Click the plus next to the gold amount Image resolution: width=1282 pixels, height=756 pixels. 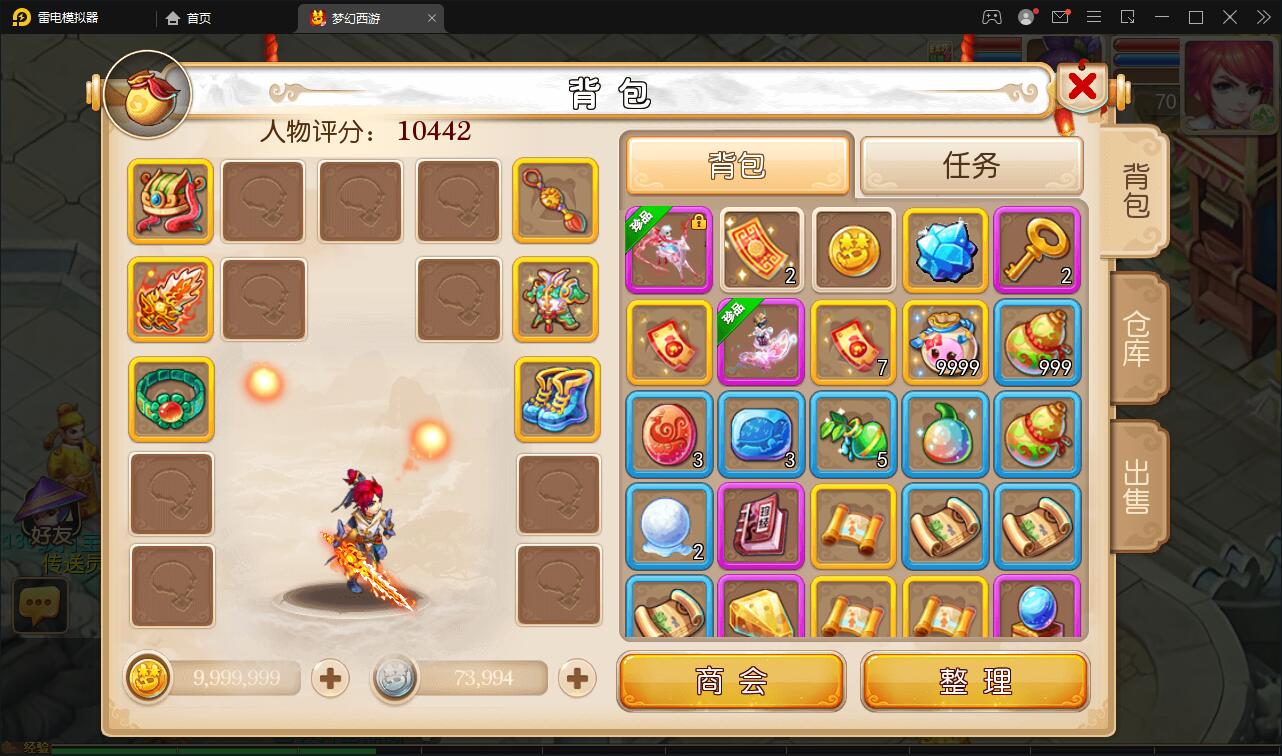(x=329, y=678)
